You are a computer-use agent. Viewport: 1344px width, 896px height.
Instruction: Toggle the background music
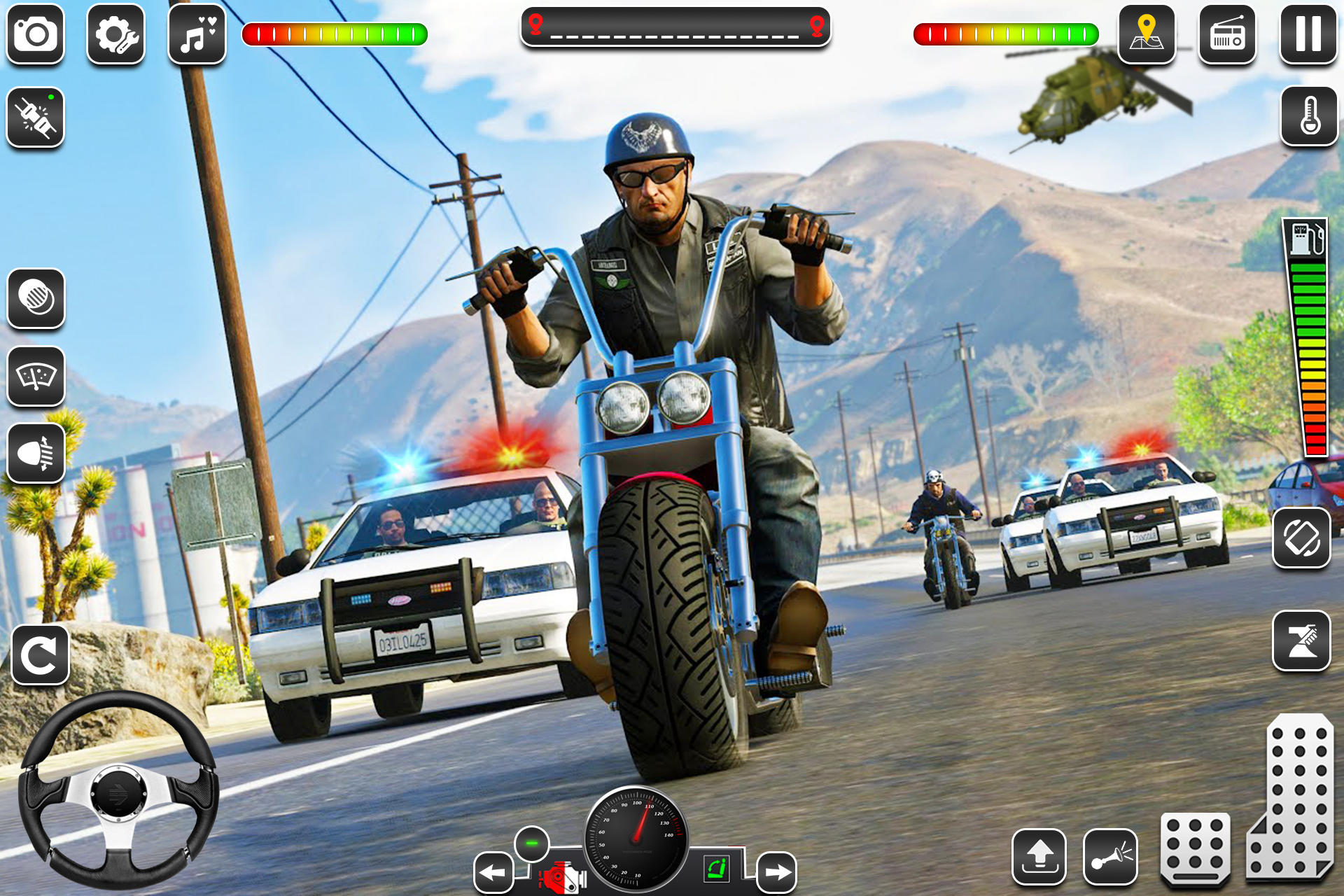pos(195,34)
